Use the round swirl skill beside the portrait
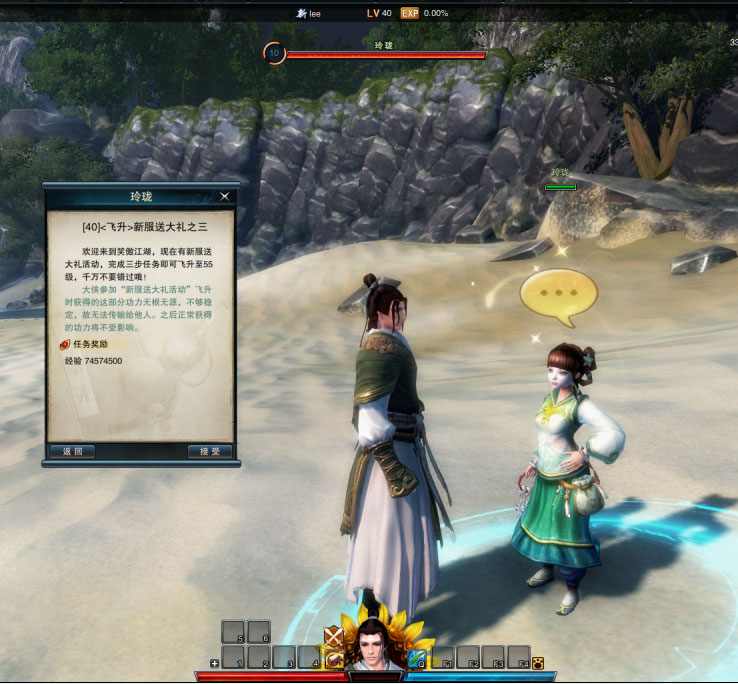Viewport: 738px width, 684px height. (x=334, y=658)
